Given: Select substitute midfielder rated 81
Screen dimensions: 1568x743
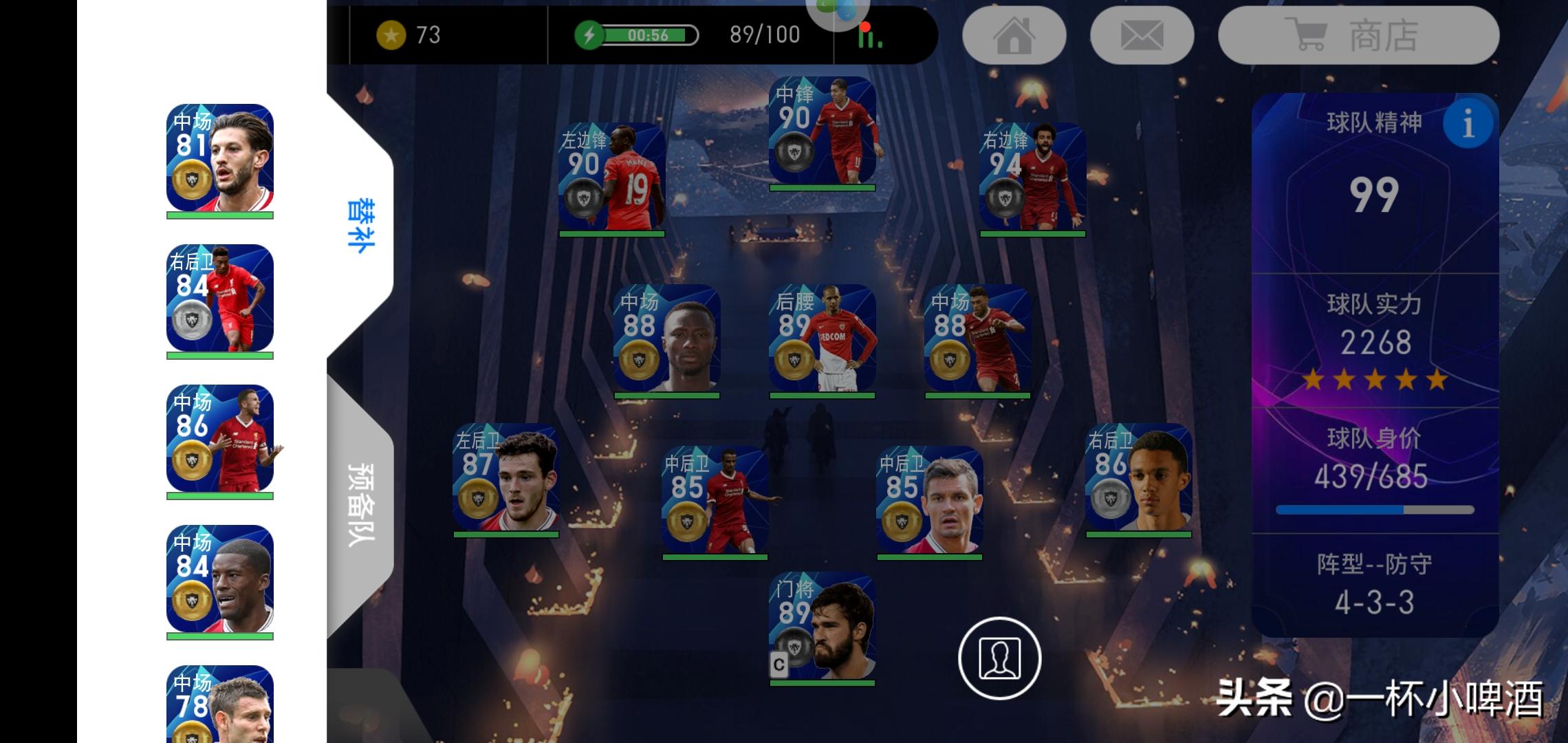Looking at the screenshot, I should (220, 158).
